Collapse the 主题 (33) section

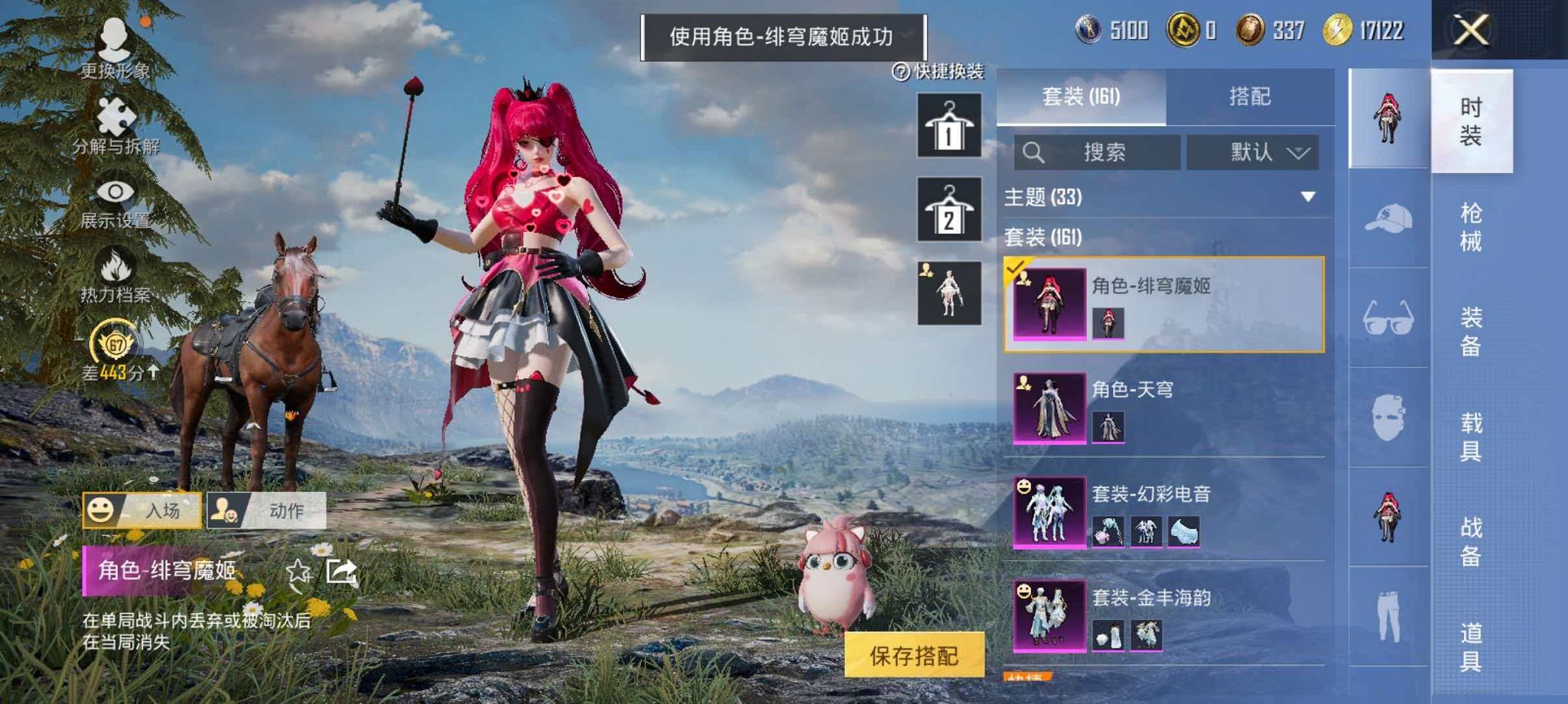tap(1306, 197)
